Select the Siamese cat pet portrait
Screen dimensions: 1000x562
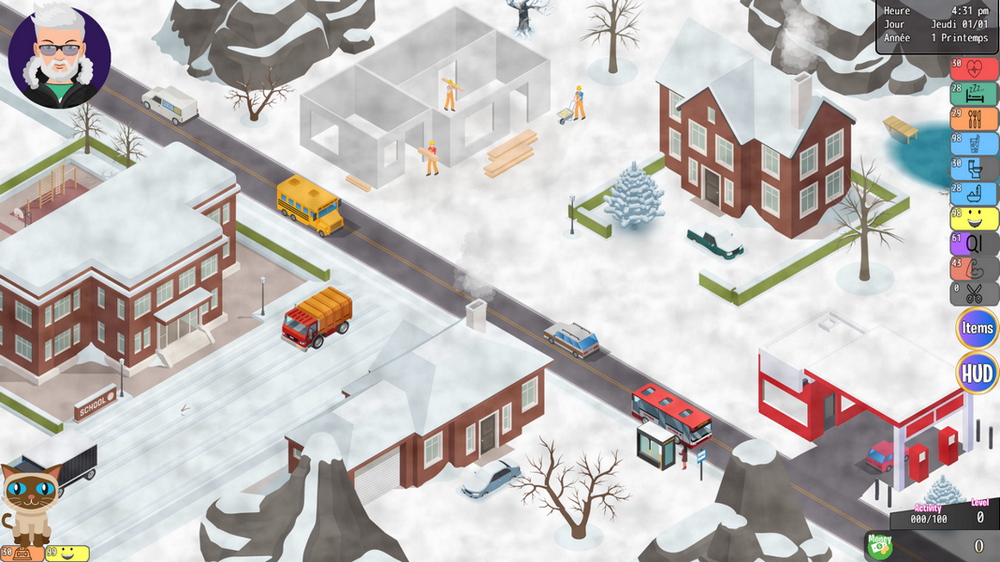(32, 502)
